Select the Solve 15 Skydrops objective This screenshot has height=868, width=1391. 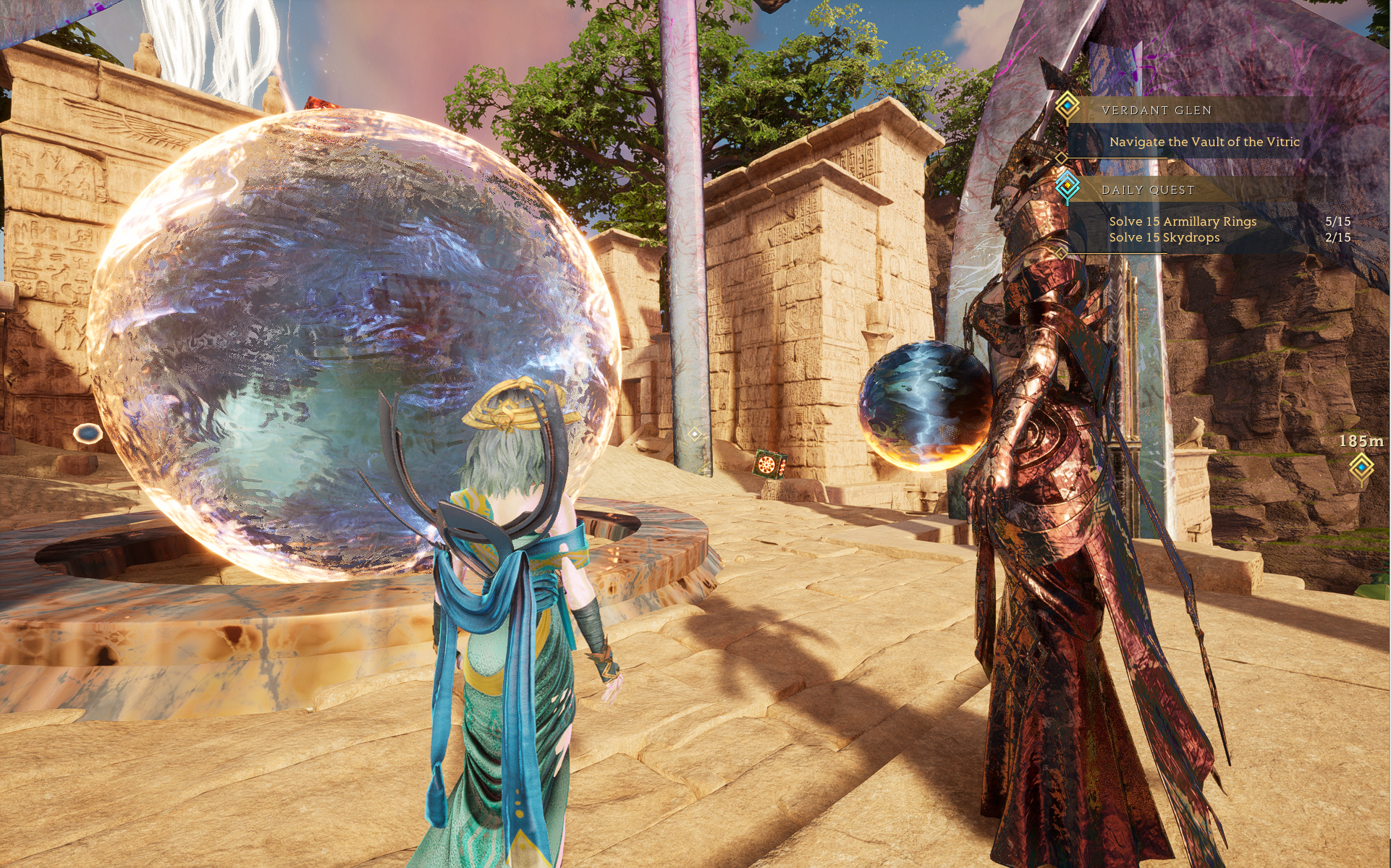click(1164, 237)
